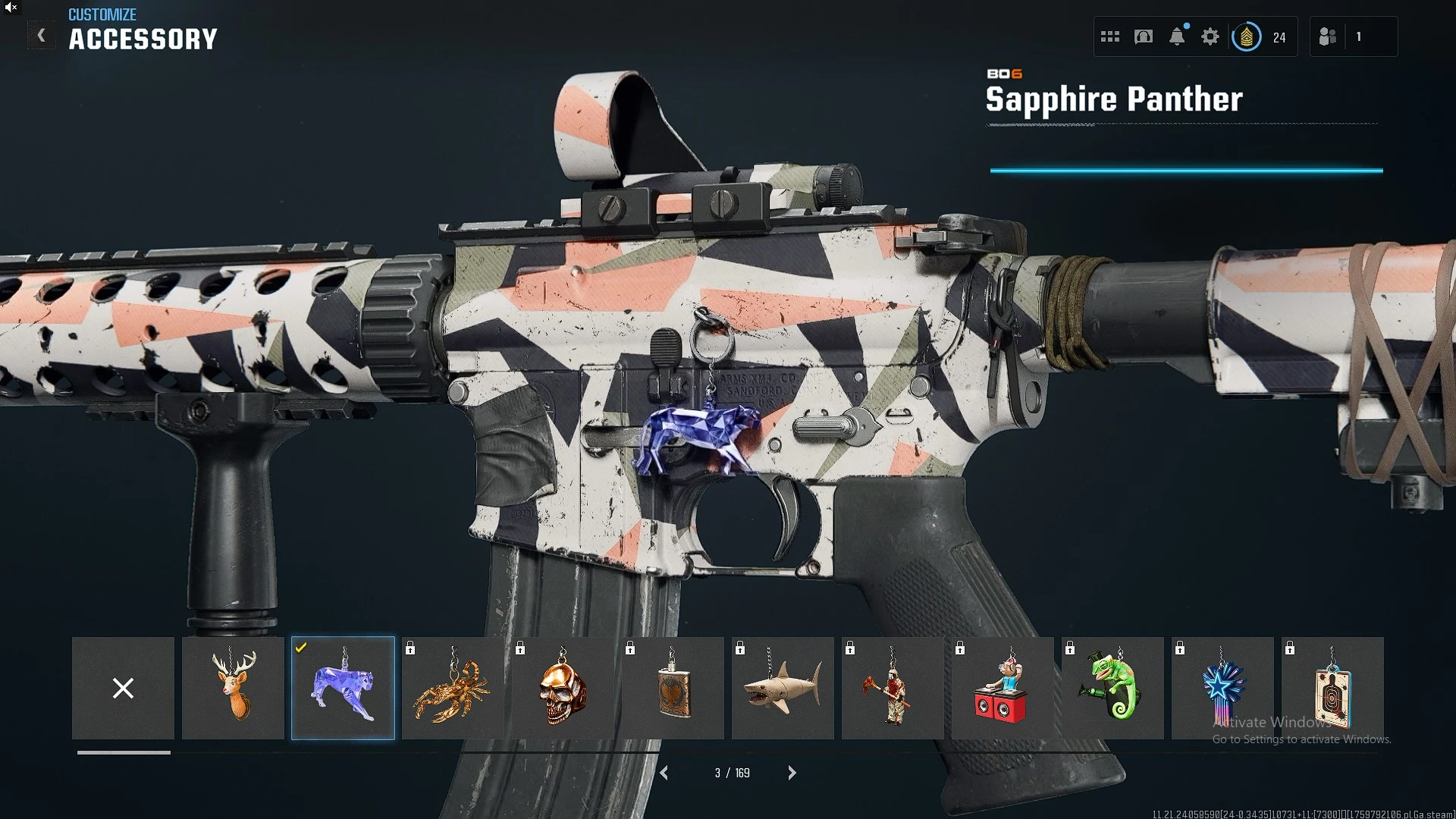Pick the blue star firework charm
The image size is (1456, 819).
pos(1222,688)
